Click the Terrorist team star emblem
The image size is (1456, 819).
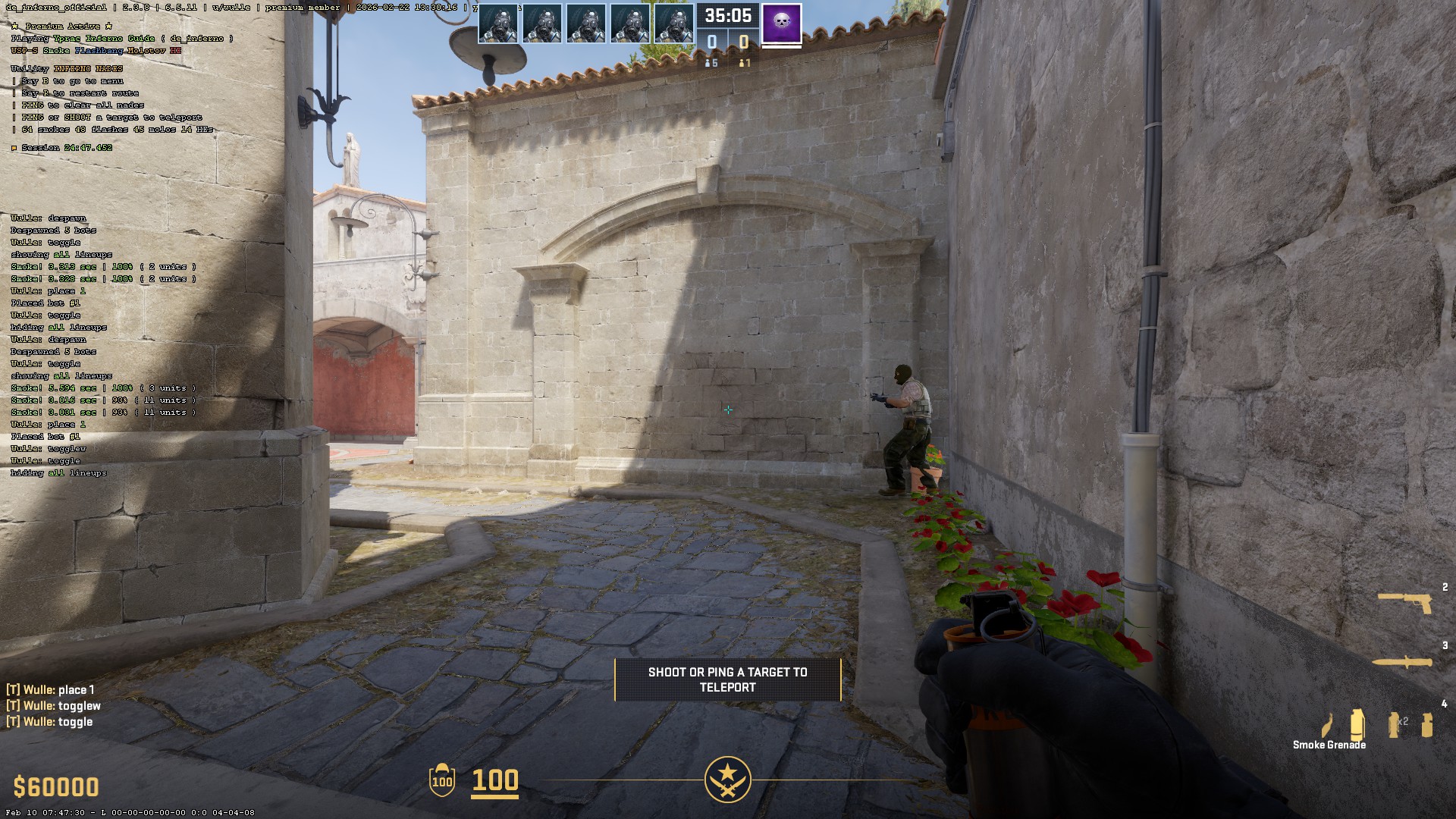pos(727,780)
